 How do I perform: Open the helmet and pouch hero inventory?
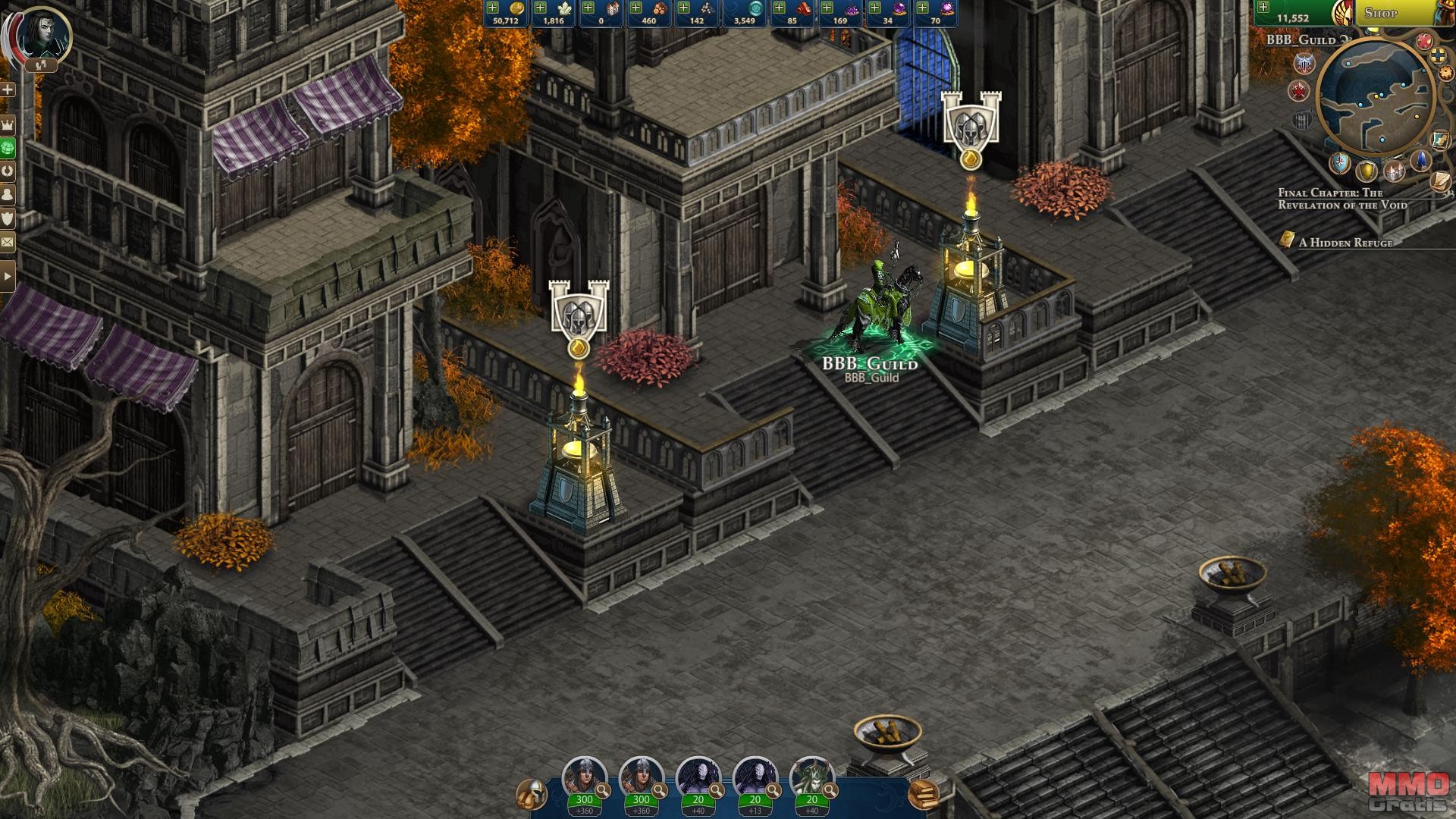point(532,794)
